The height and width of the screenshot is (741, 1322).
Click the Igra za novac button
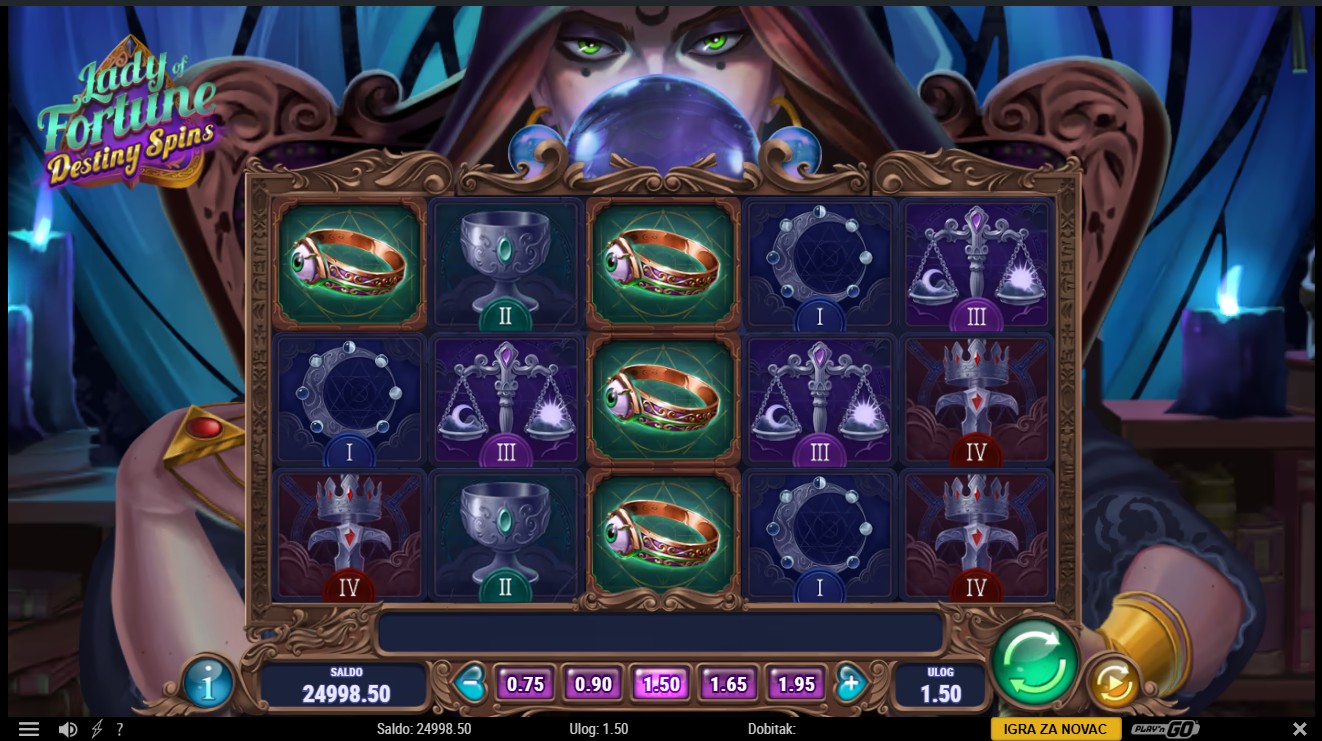[1055, 729]
